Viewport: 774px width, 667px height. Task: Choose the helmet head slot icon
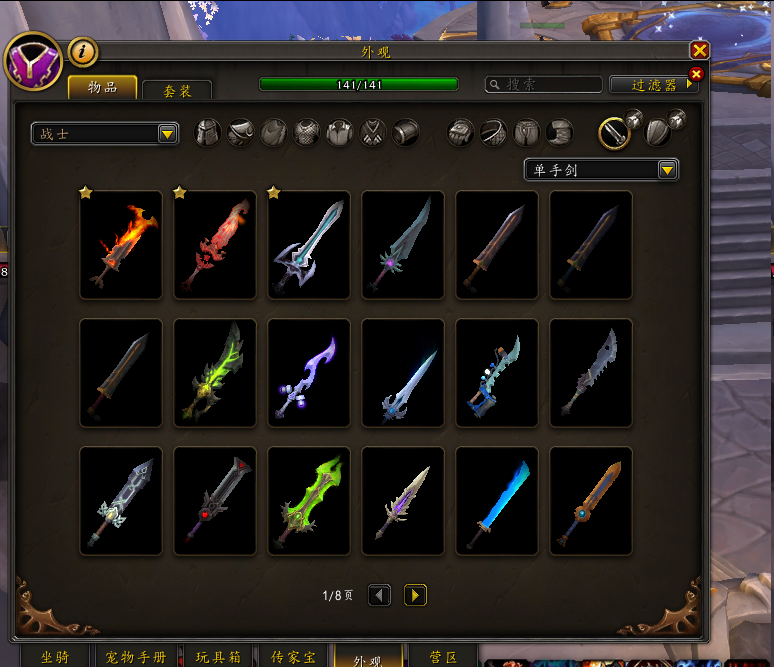207,133
